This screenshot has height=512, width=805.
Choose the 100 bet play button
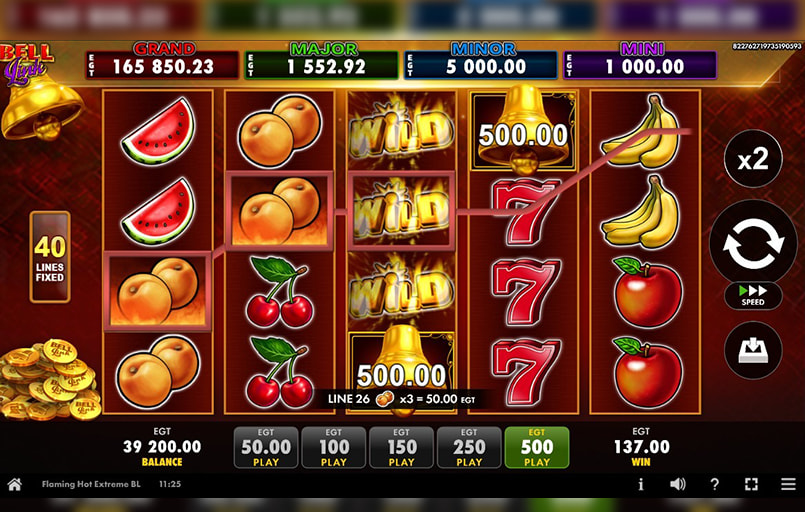(x=334, y=448)
